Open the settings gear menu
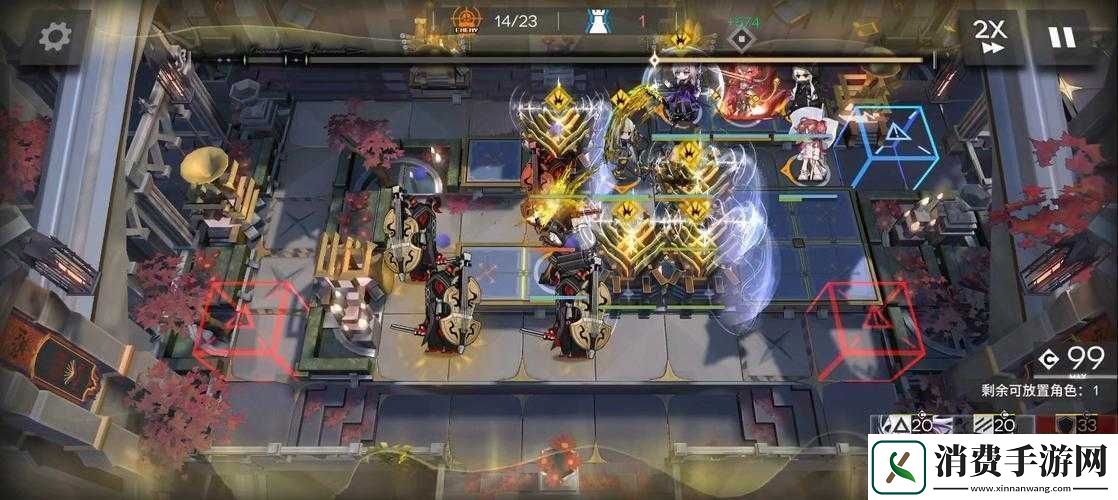 [54, 37]
